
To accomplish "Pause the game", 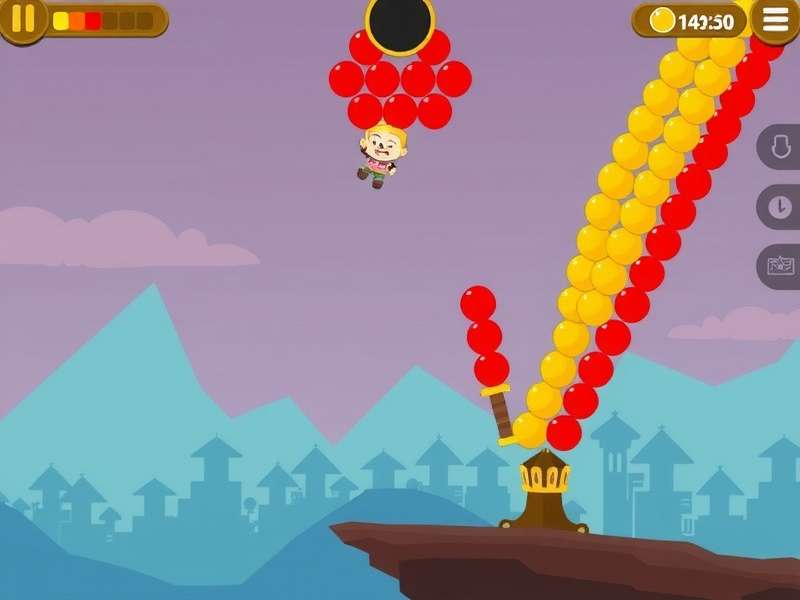I will click(22, 19).
